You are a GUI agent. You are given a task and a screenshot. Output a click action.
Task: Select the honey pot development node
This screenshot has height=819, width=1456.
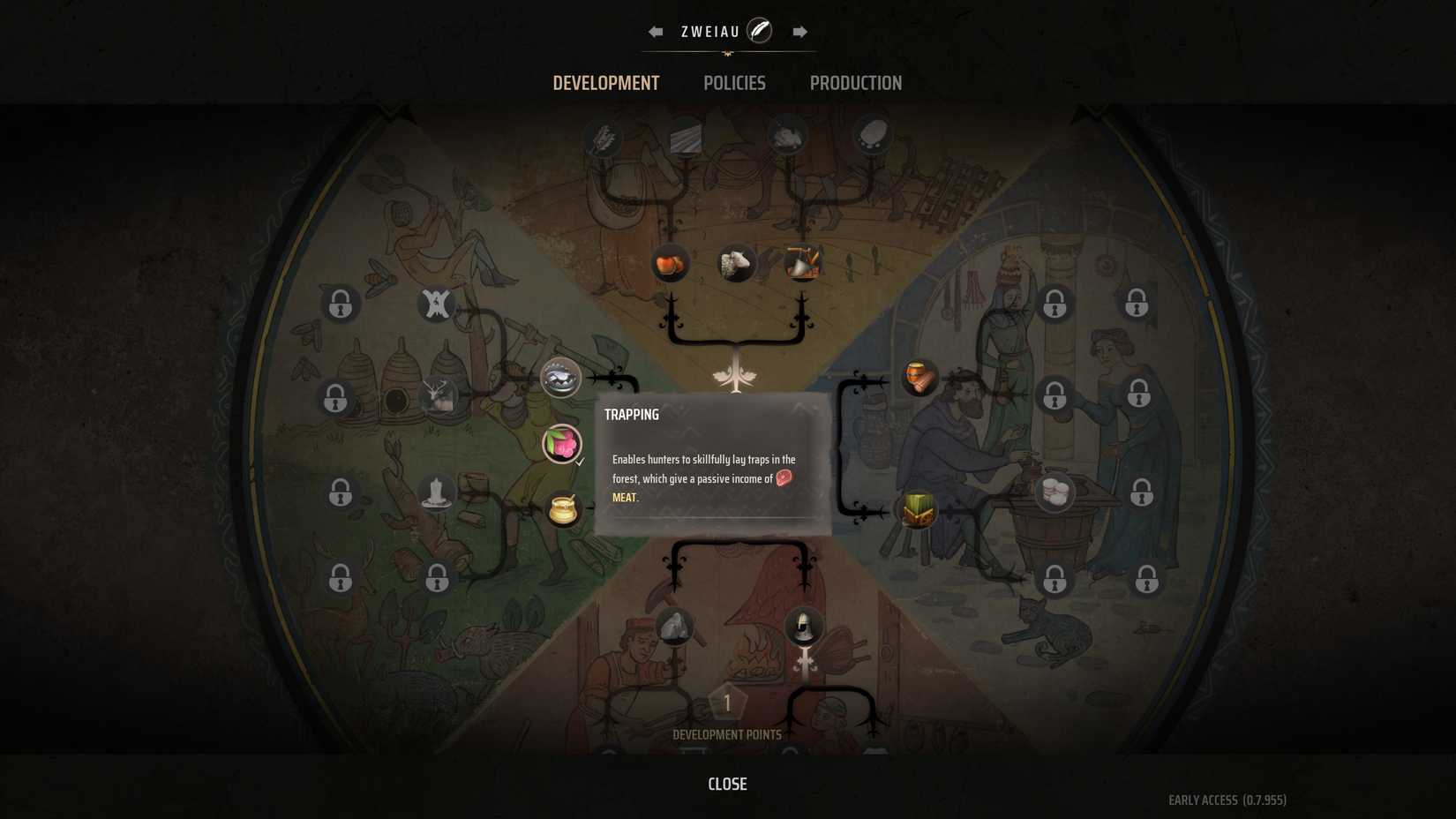point(562,508)
